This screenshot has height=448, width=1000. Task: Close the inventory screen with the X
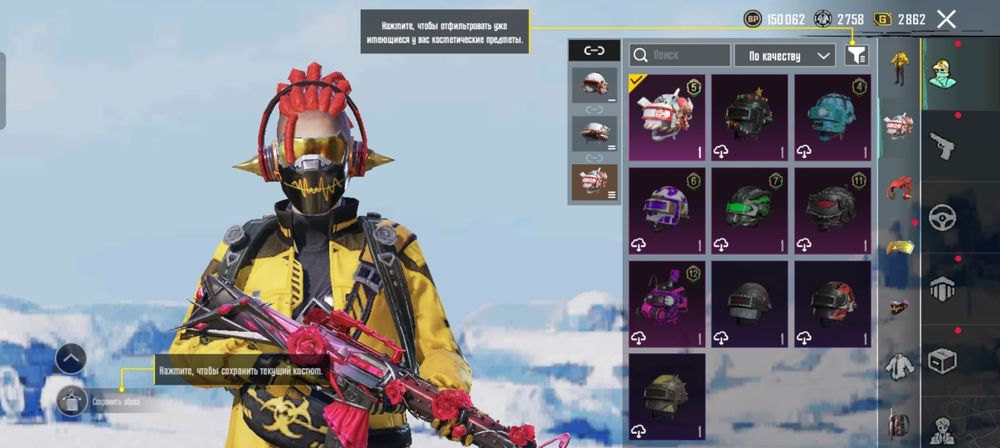pyautogui.click(x=946, y=19)
